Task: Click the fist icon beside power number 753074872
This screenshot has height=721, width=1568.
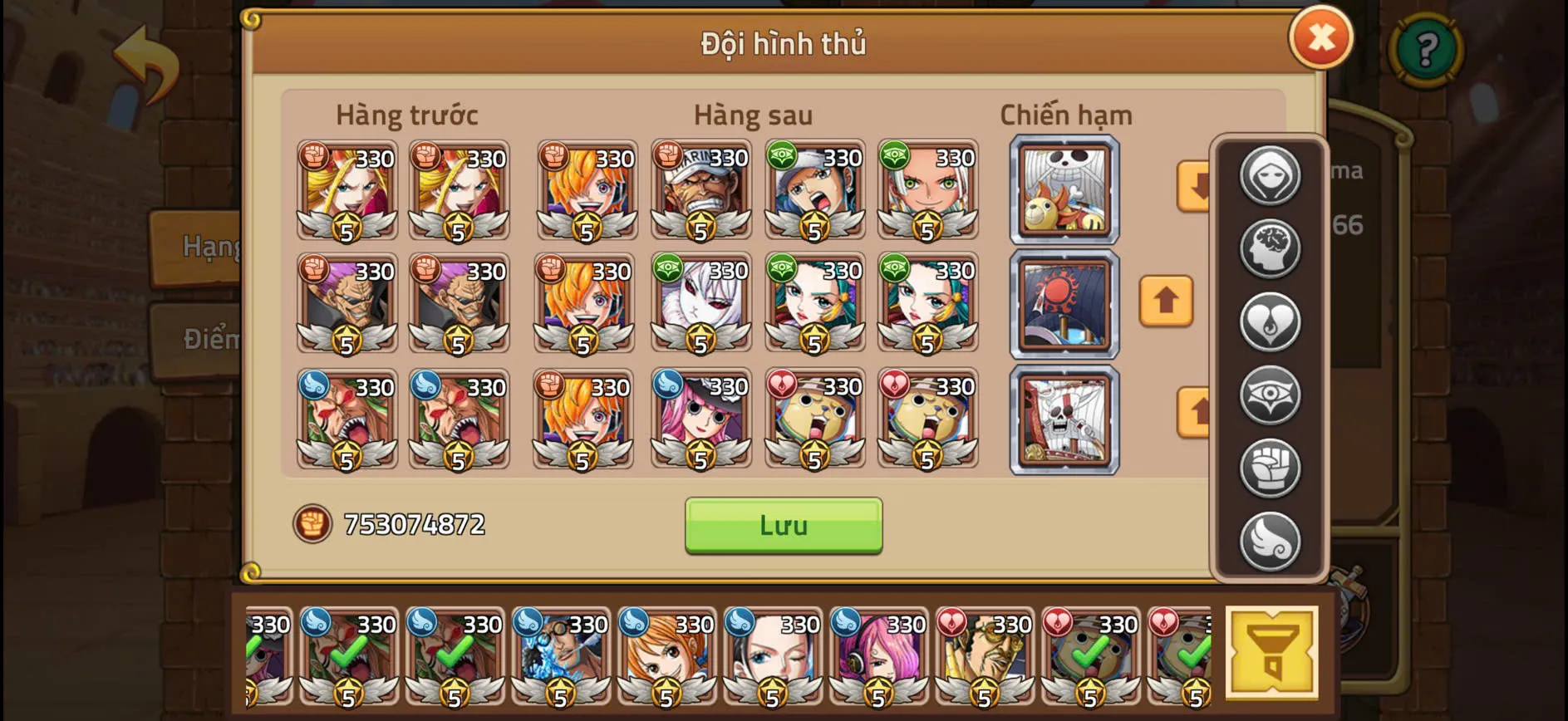Action: pos(311,524)
